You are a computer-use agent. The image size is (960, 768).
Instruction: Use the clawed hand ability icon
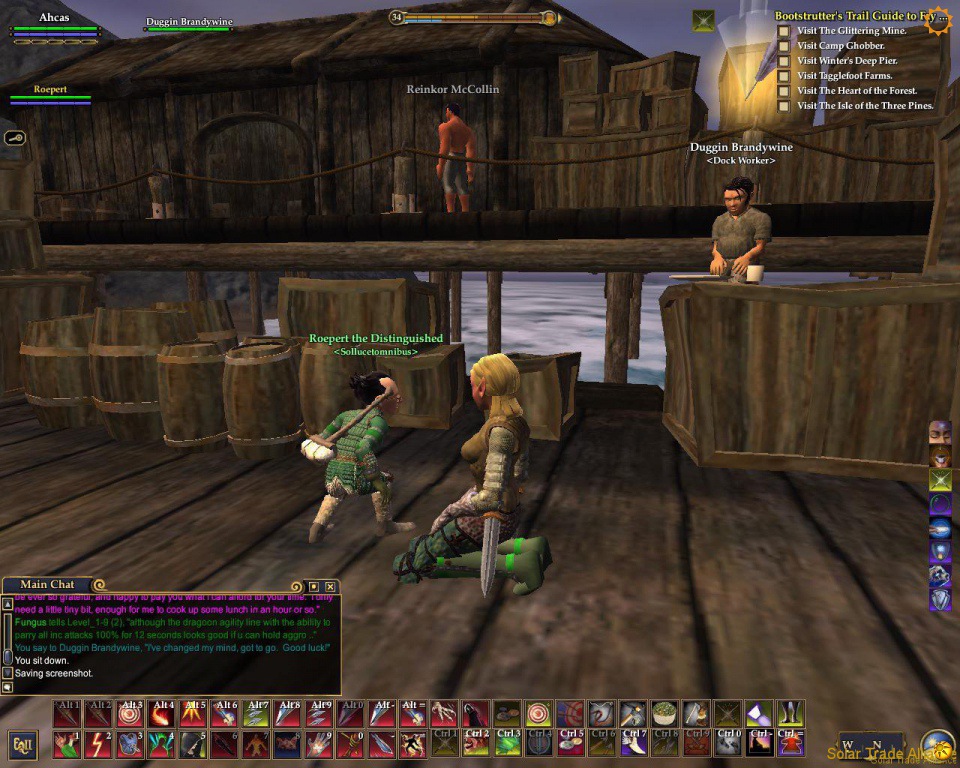tap(445, 714)
